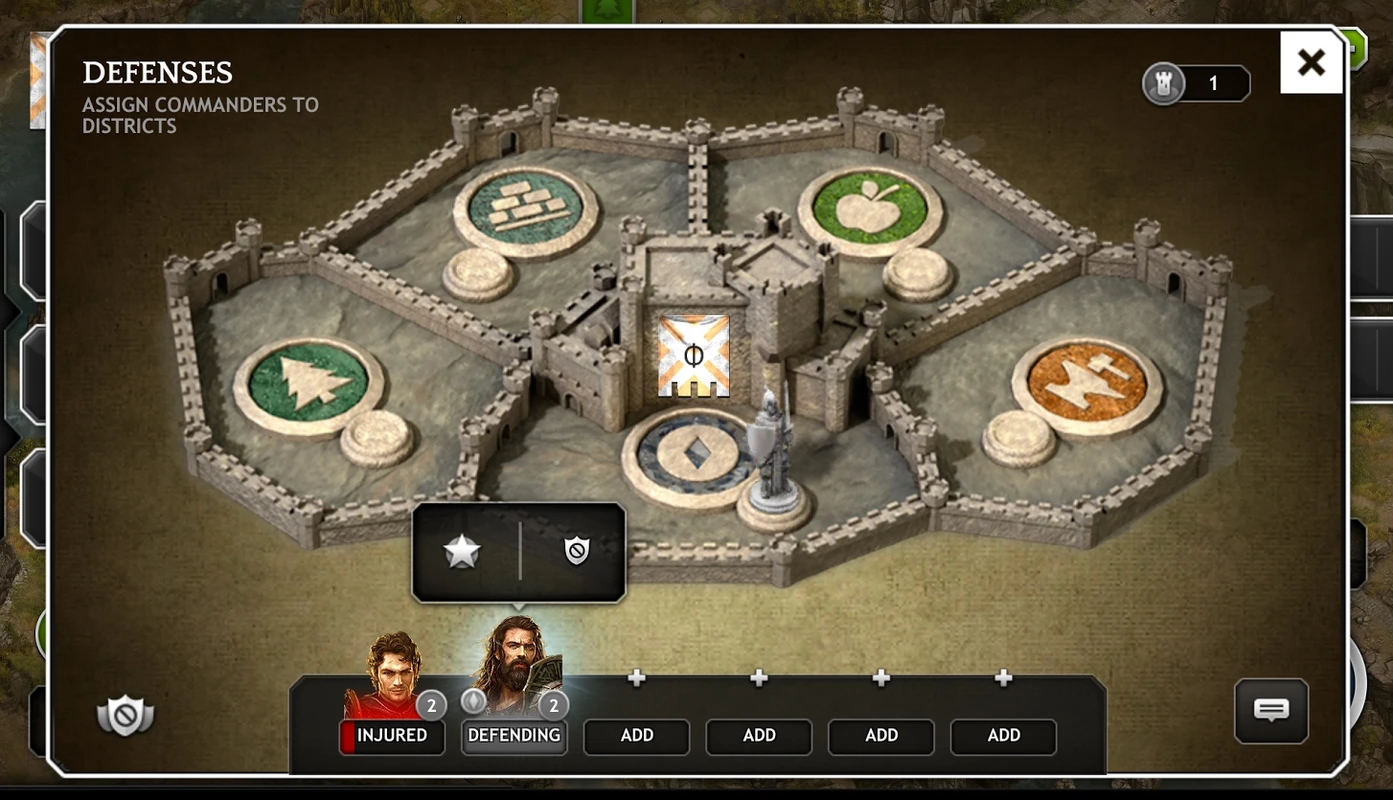
Task: Click the tree district emblem on the left
Action: pos(305,381)
